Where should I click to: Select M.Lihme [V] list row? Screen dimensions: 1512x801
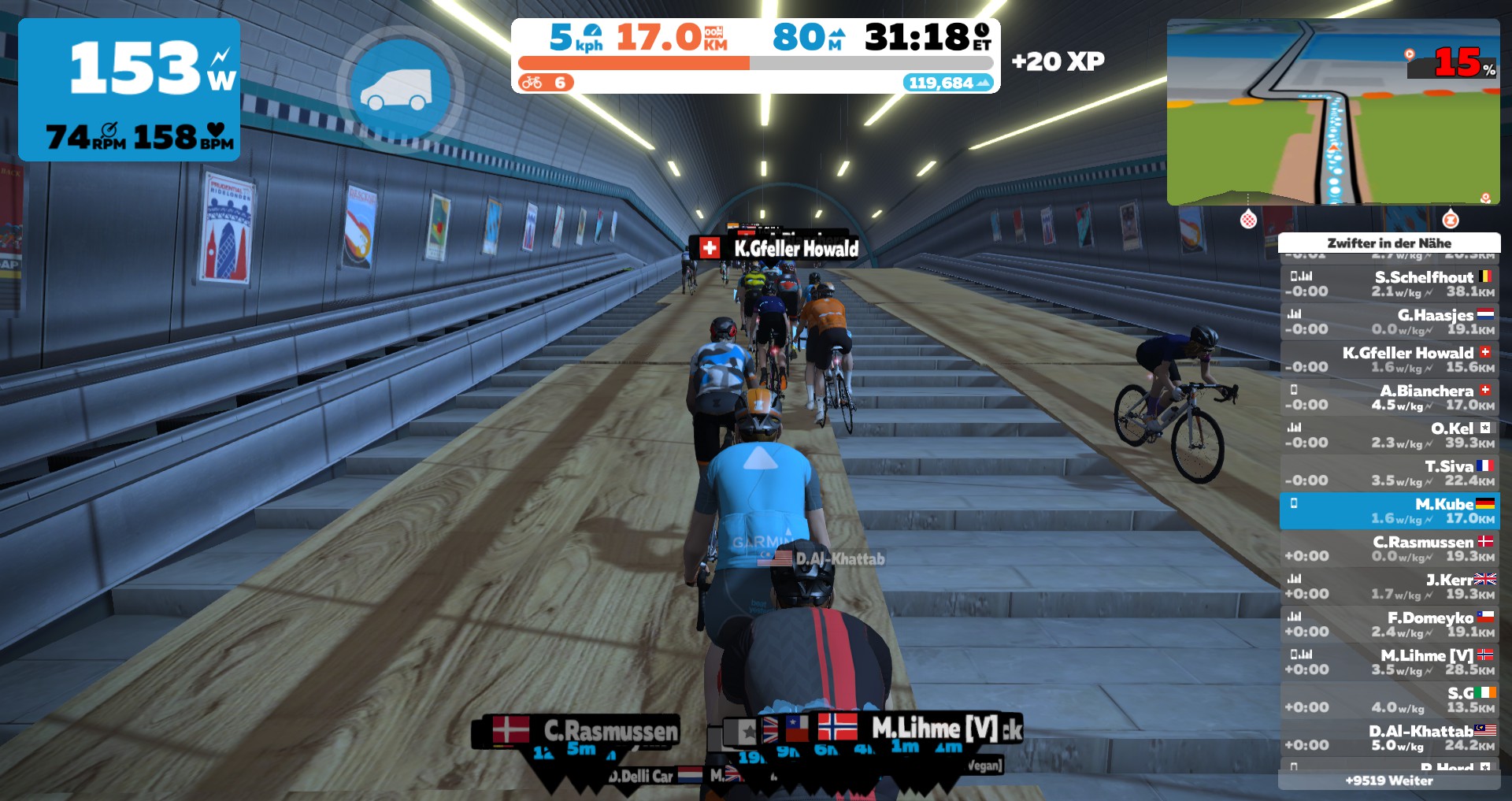1389,662
